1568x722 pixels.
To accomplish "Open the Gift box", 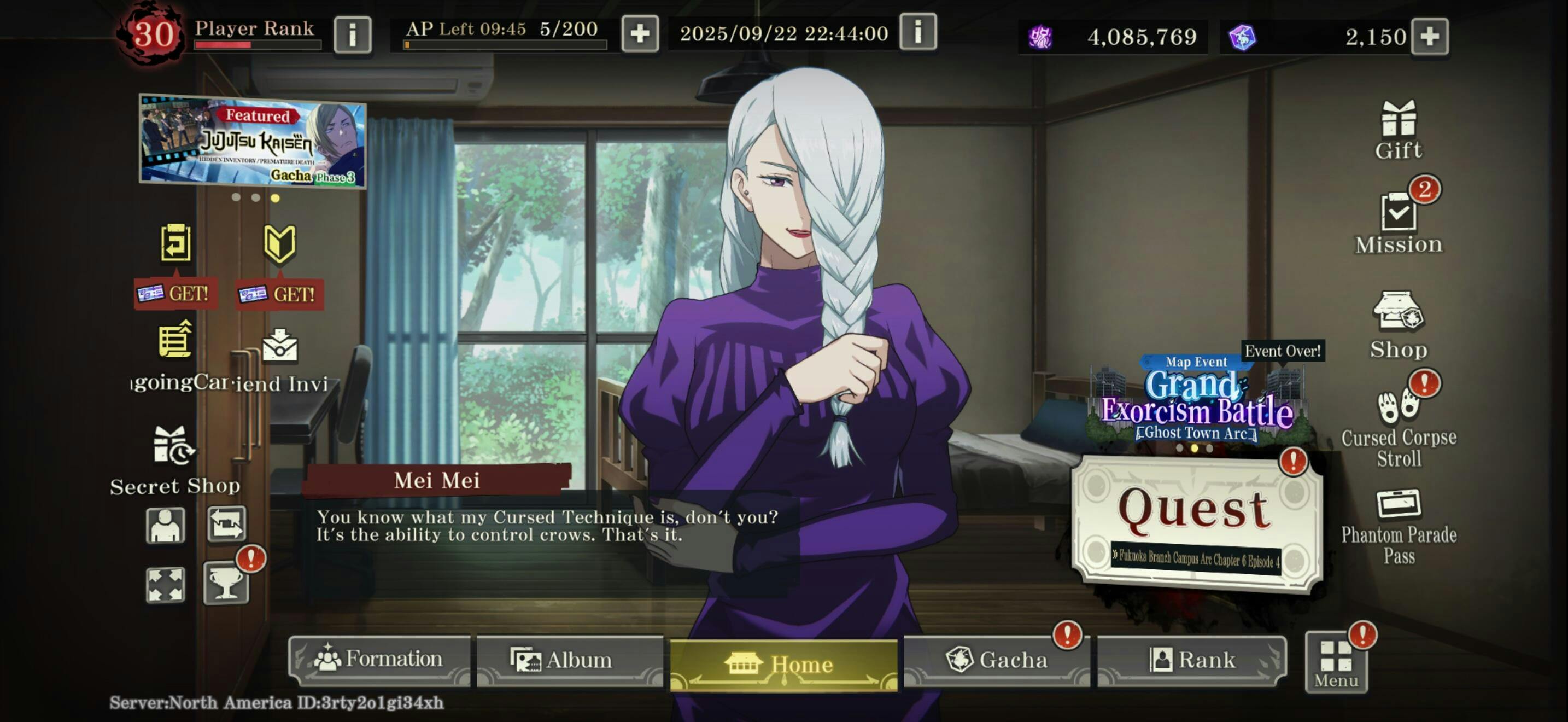I will click(x=1398, y=130).
